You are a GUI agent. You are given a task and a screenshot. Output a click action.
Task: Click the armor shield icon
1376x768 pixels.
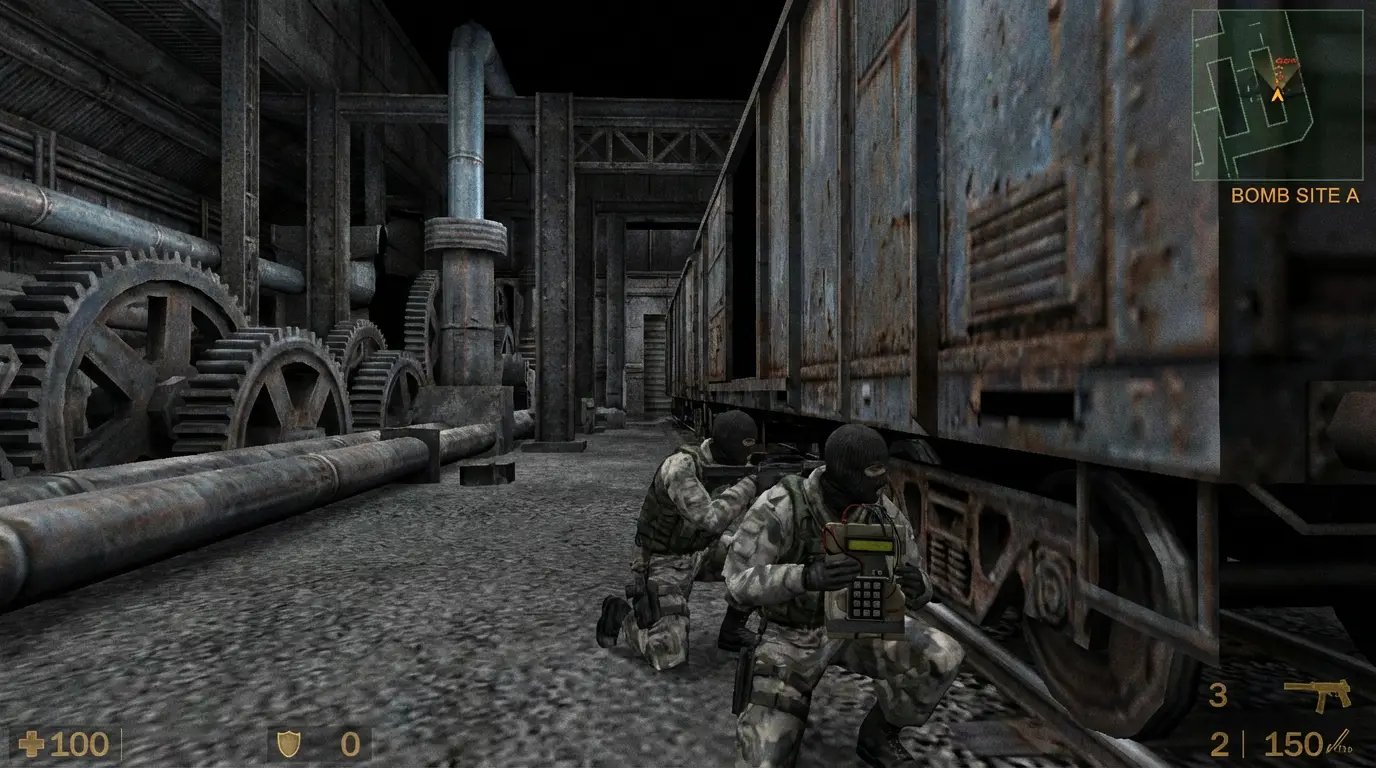287,744
